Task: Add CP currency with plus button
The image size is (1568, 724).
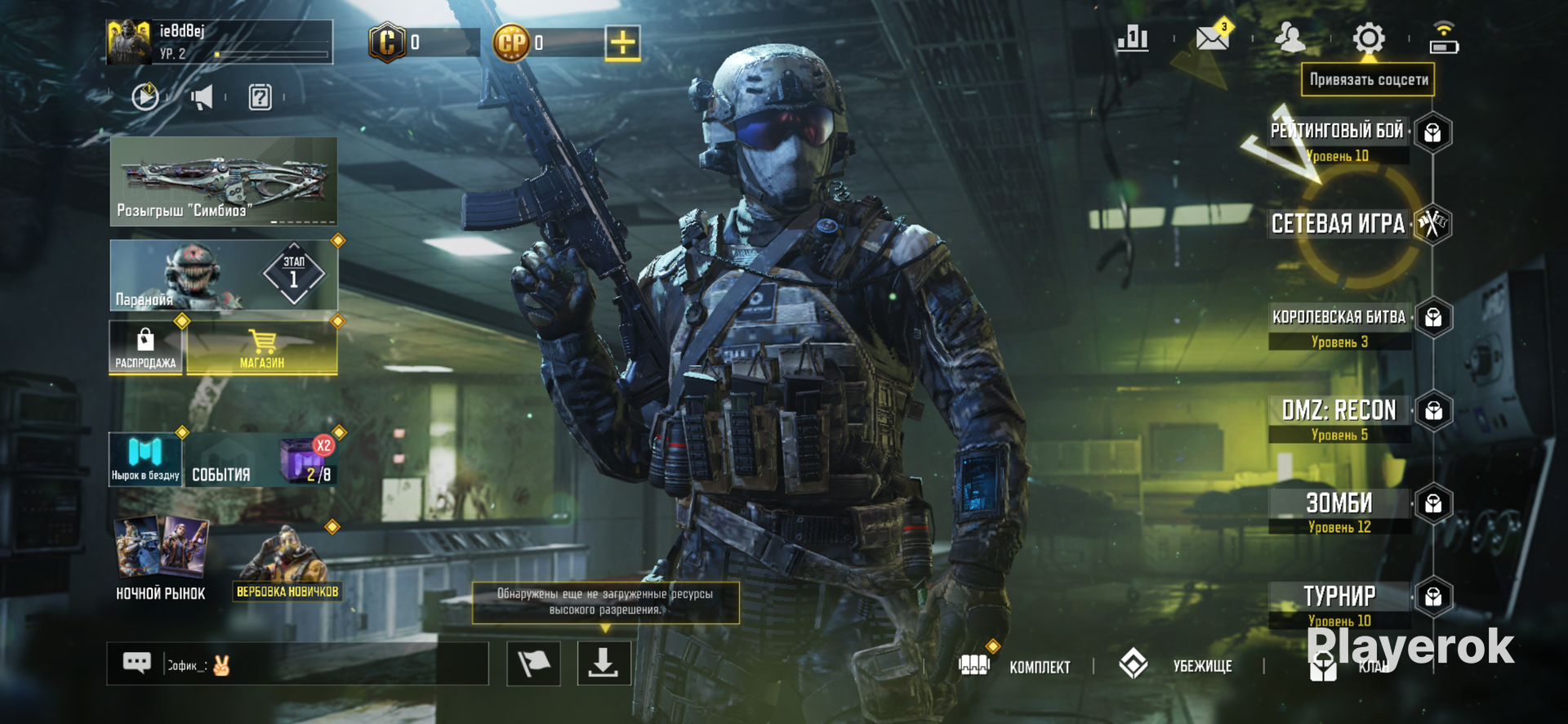Action: tap(622, 42)
